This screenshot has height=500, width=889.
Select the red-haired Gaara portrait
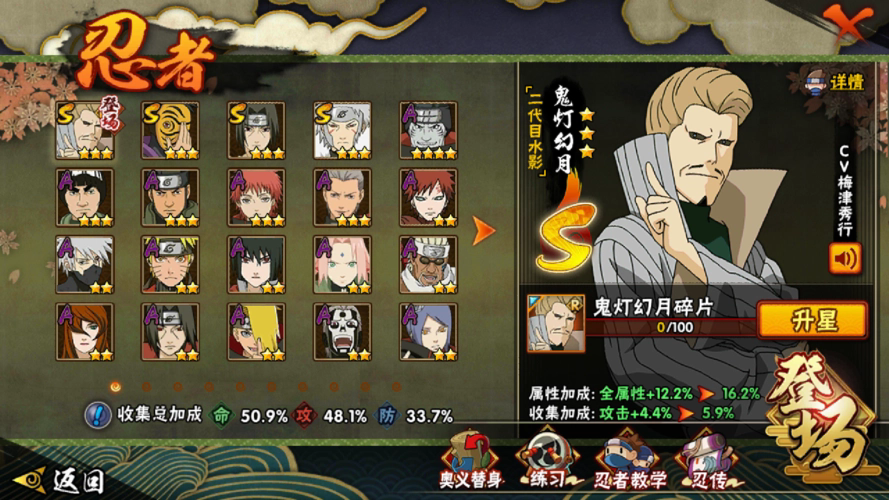pos(429,197)
